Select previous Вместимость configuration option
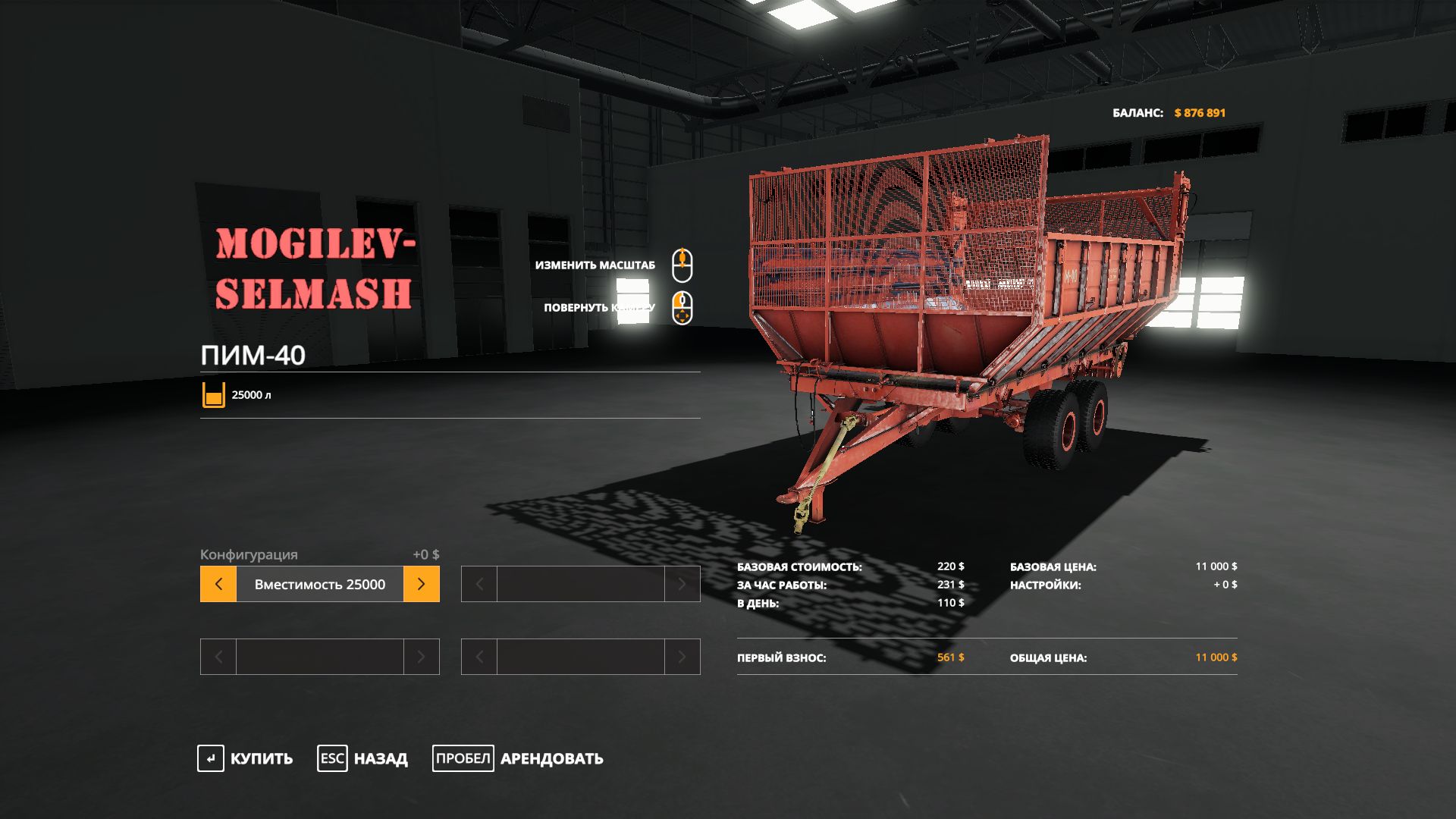 (x=218, y=584)
